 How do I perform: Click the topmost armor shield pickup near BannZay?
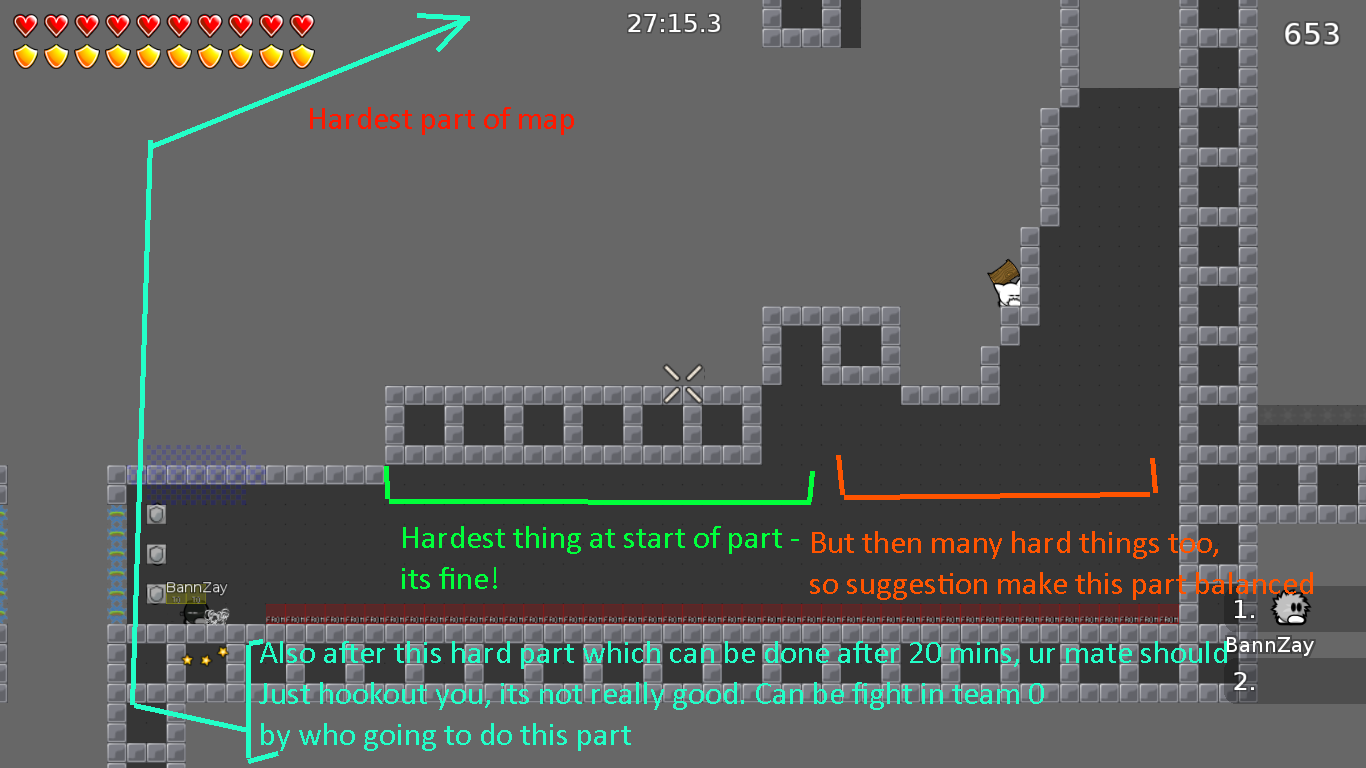tap(156, 513)
